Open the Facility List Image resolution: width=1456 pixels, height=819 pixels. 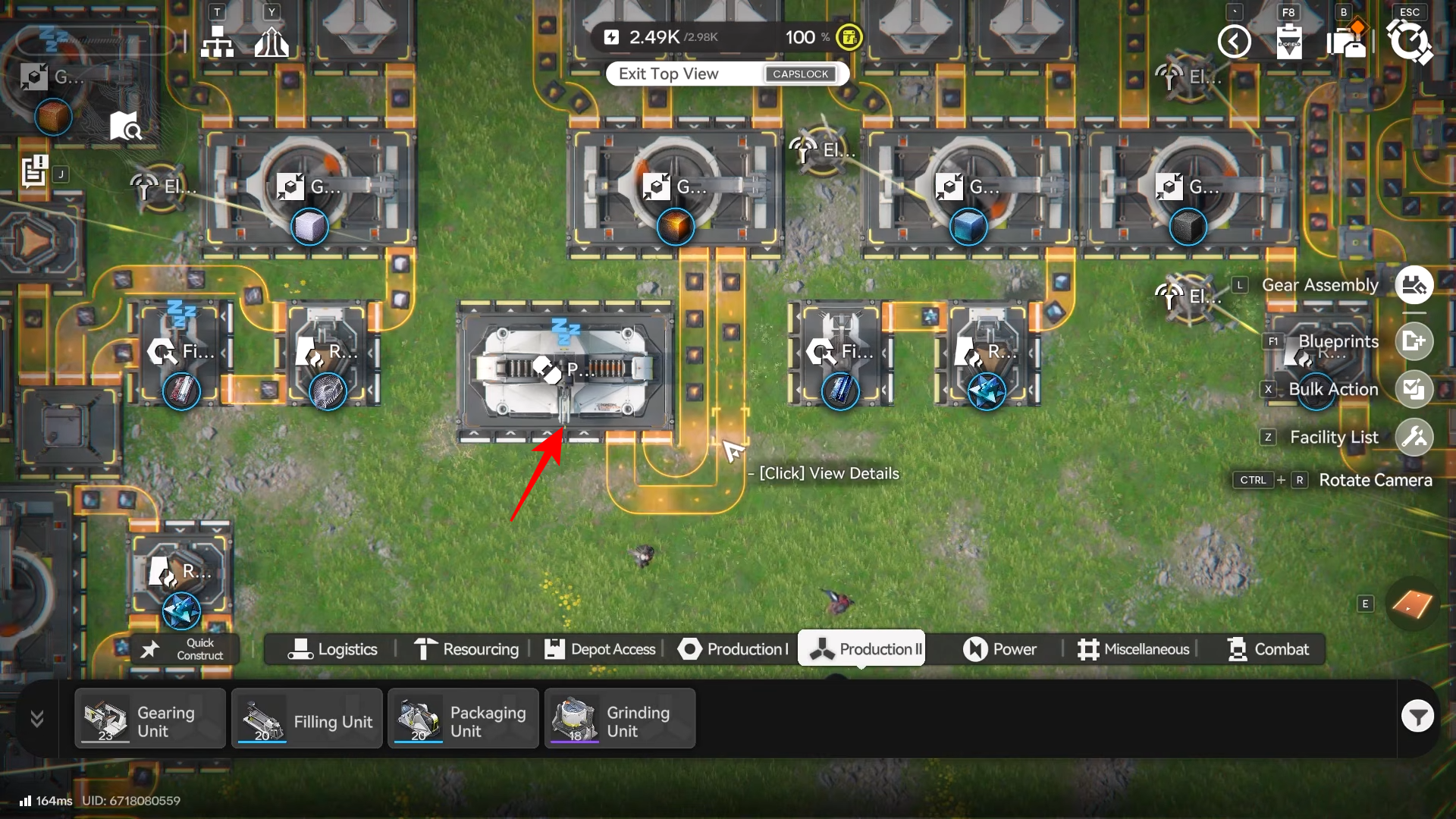click(x=1414, y=437)
